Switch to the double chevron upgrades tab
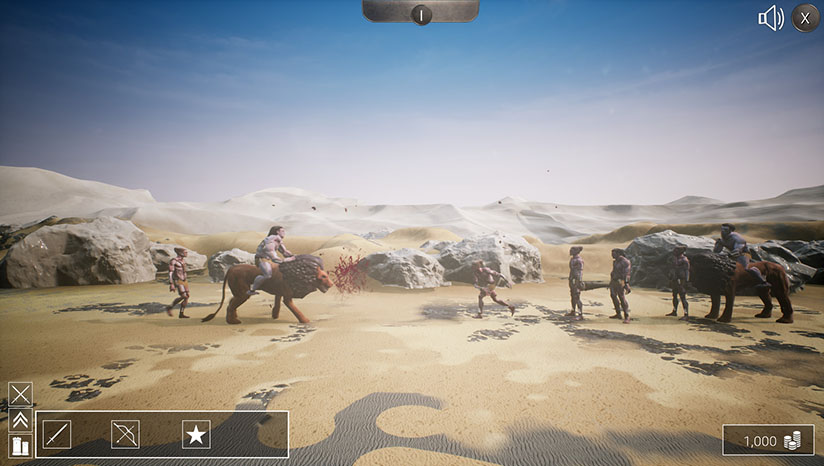824x466 pixels. point(20,420)
